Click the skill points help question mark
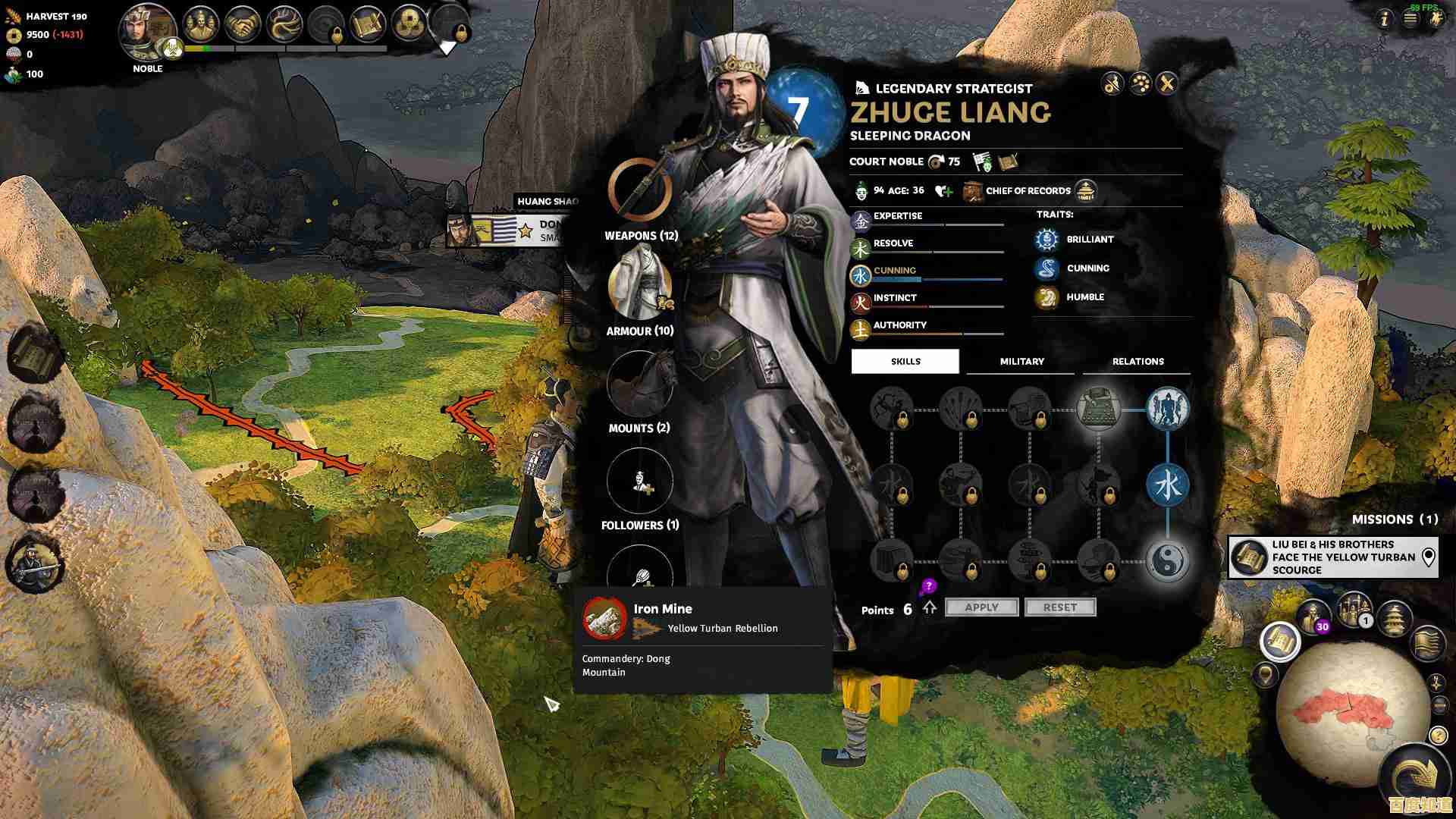This screenshot has width=1456, height=819. 929,586
